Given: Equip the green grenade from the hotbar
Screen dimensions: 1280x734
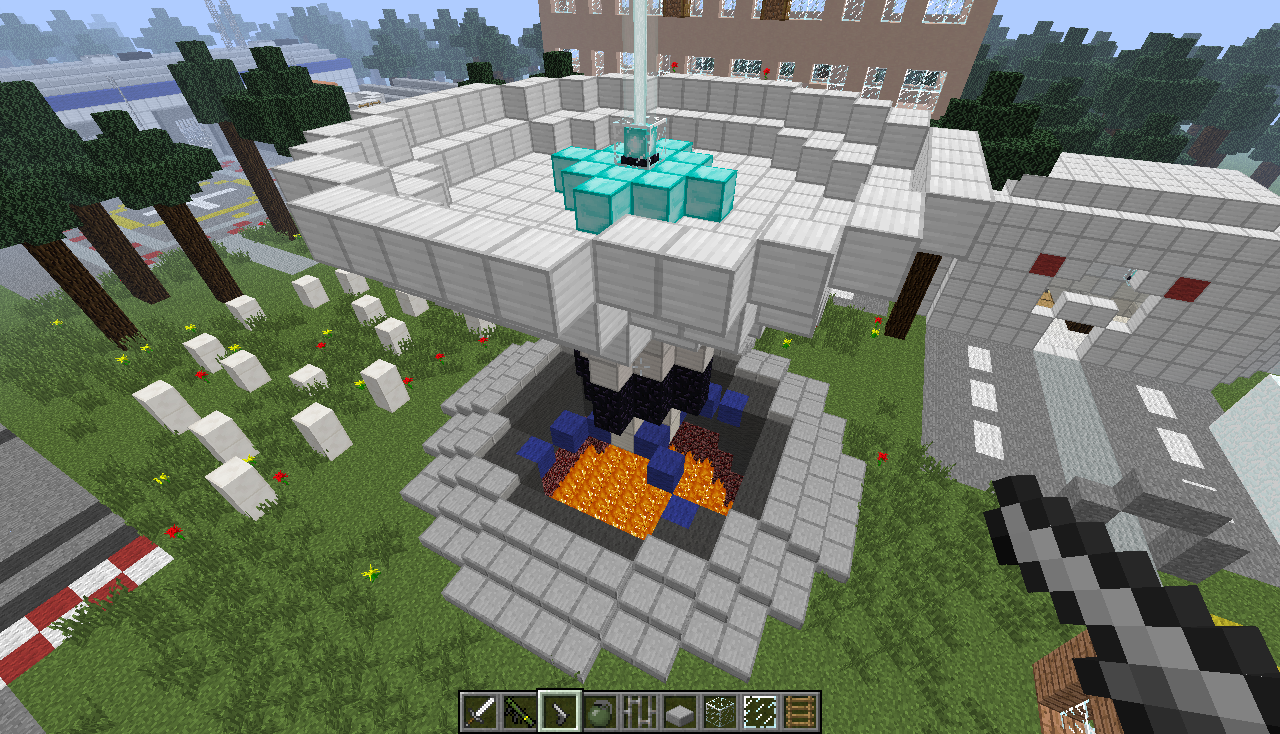Looking at the screenshot, I should click(x=600, y=712).
